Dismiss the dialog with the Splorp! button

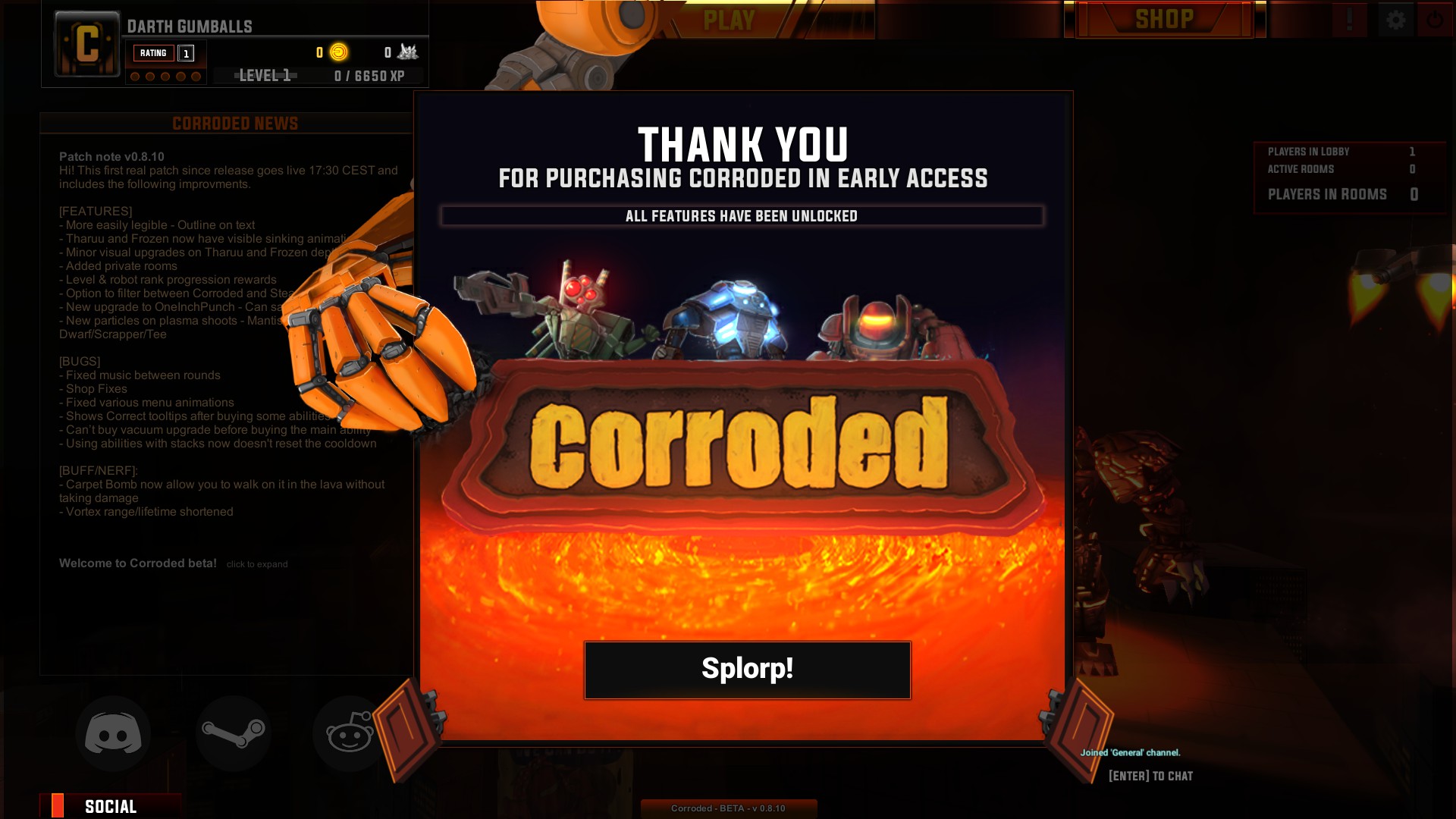tap(747, 670)
